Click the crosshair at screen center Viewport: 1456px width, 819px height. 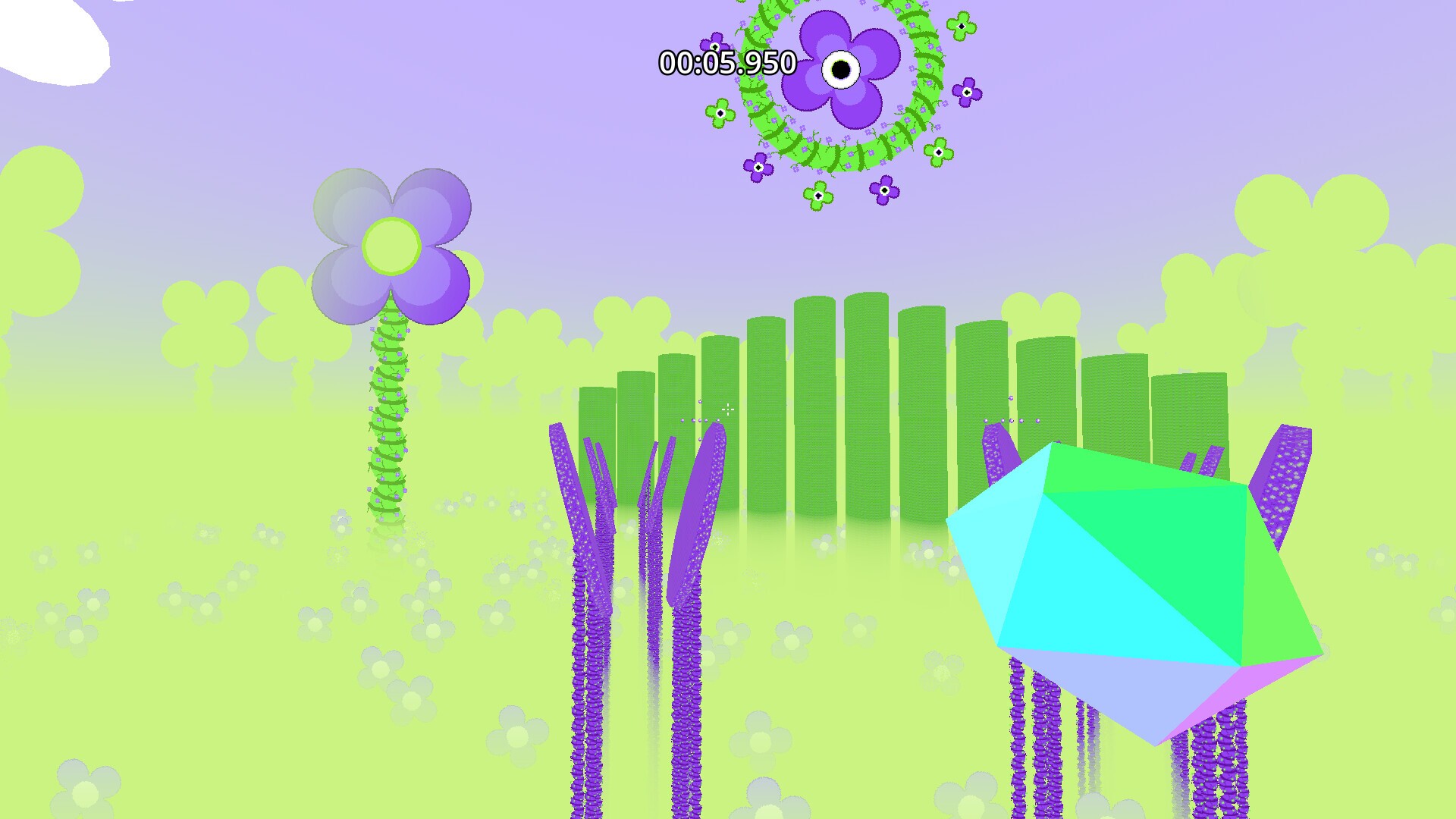728,409
